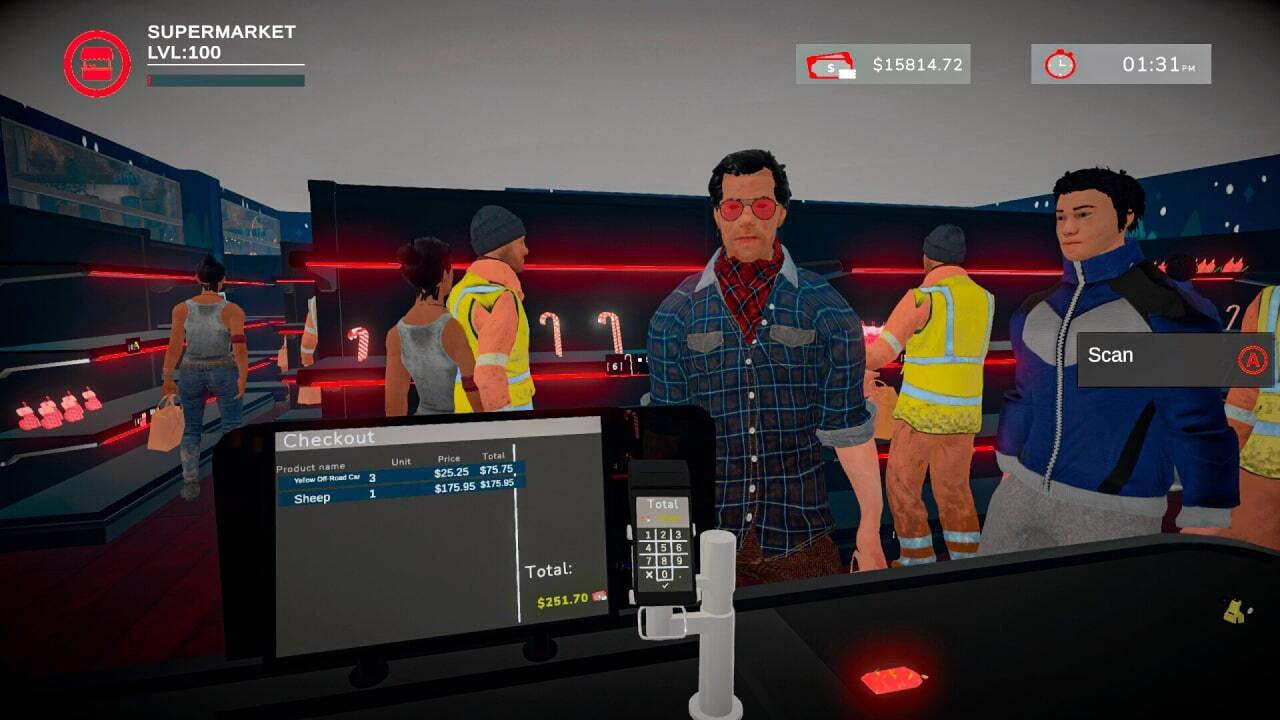Viewport: 1280px width, 720px height.
Task: Click the Checkout screen title
Action: (330, 438)
